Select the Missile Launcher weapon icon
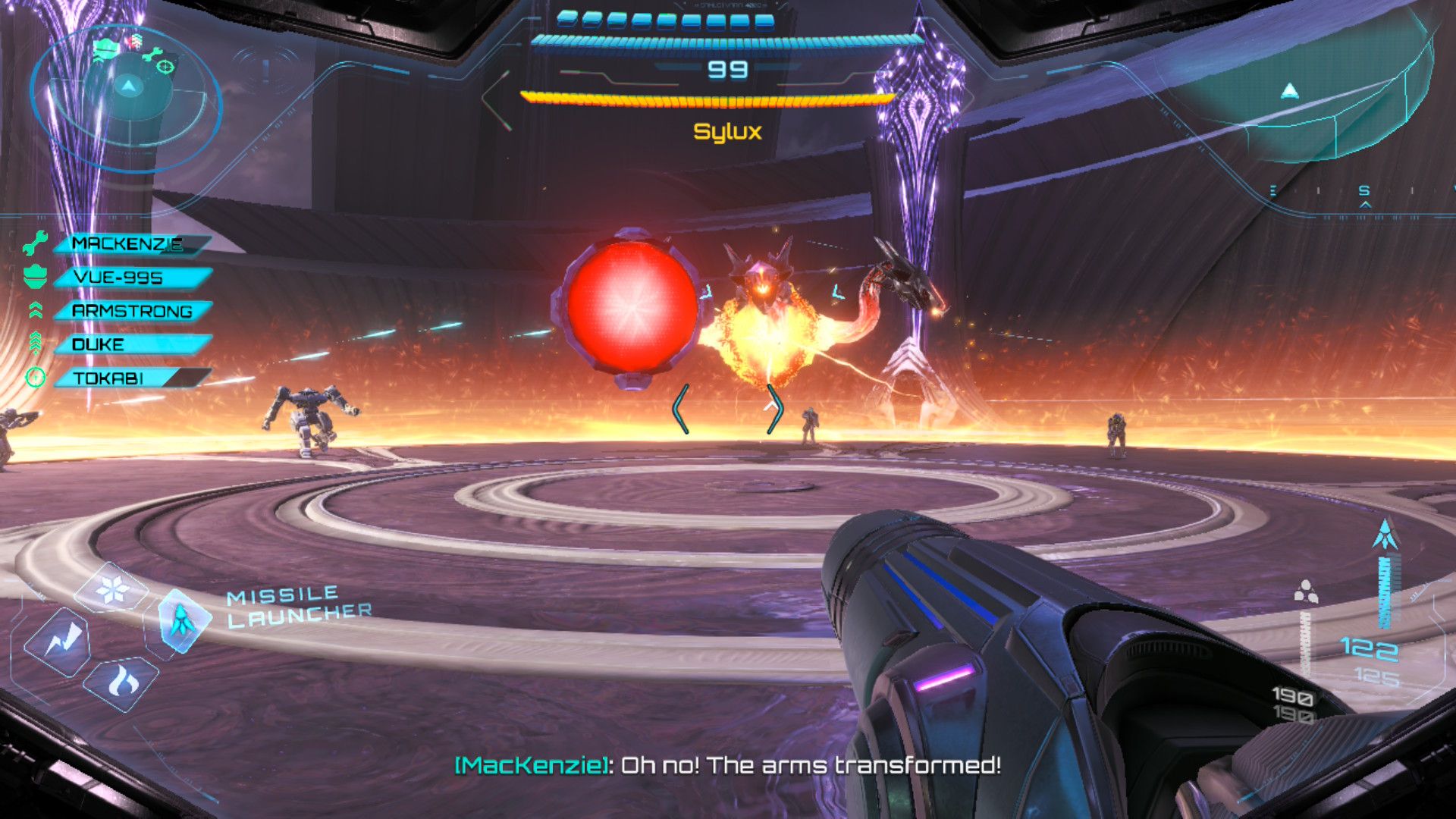1456x819 pixels. (x=182, y=620)
